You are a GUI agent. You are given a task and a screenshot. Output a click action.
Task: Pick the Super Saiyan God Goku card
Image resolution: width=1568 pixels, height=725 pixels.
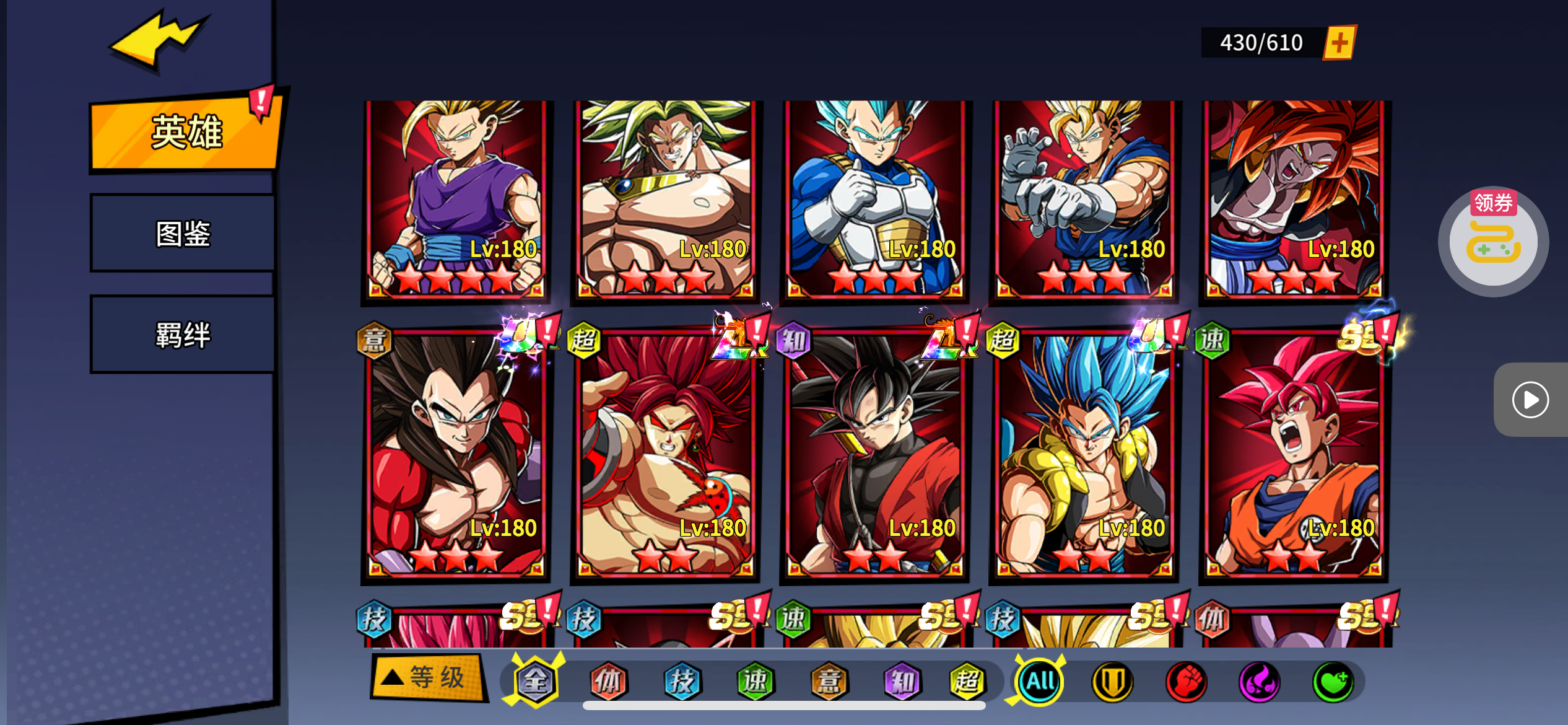(1294, 455)
